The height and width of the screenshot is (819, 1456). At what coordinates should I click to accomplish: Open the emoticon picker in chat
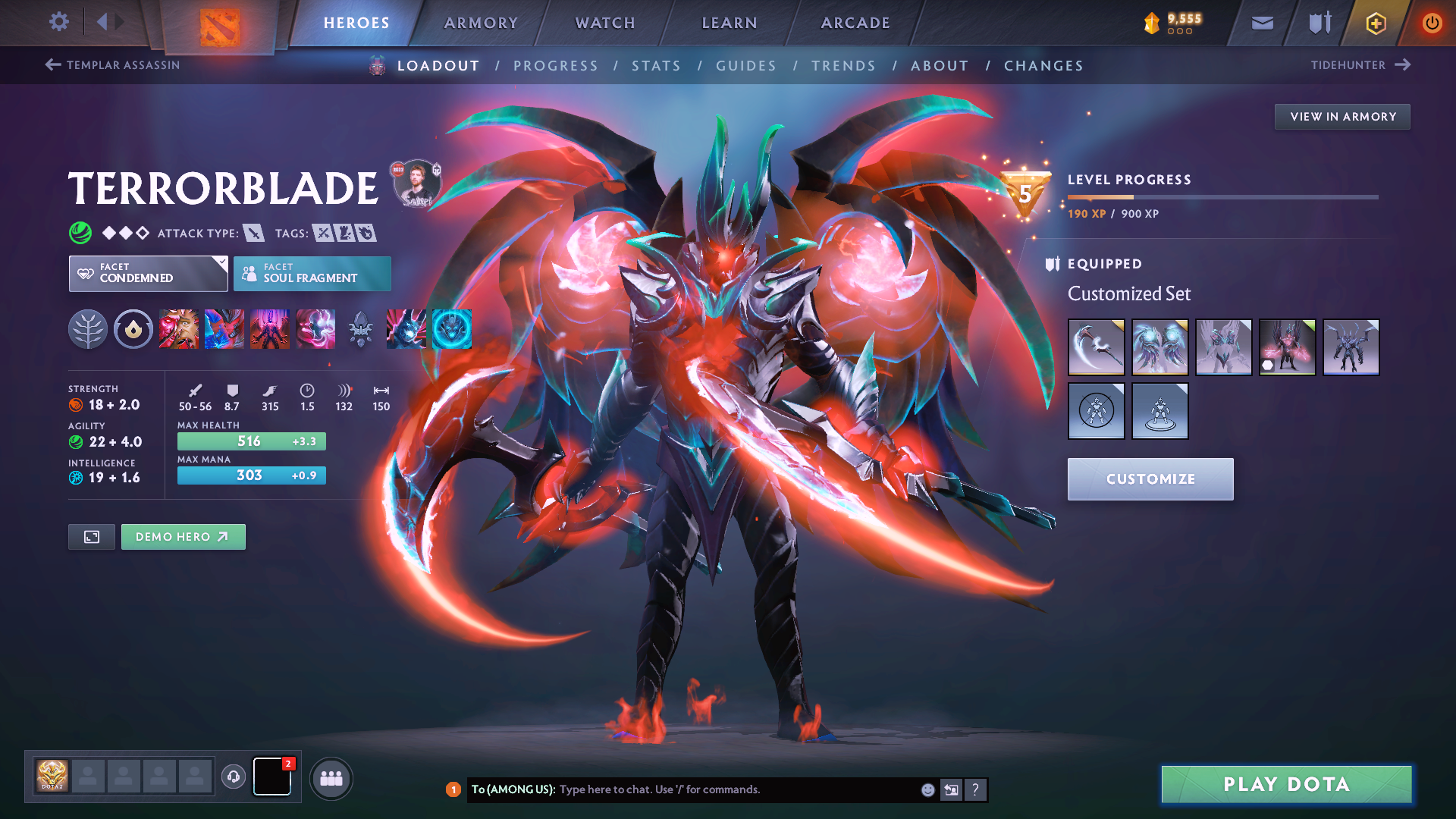tap(927, 789)
